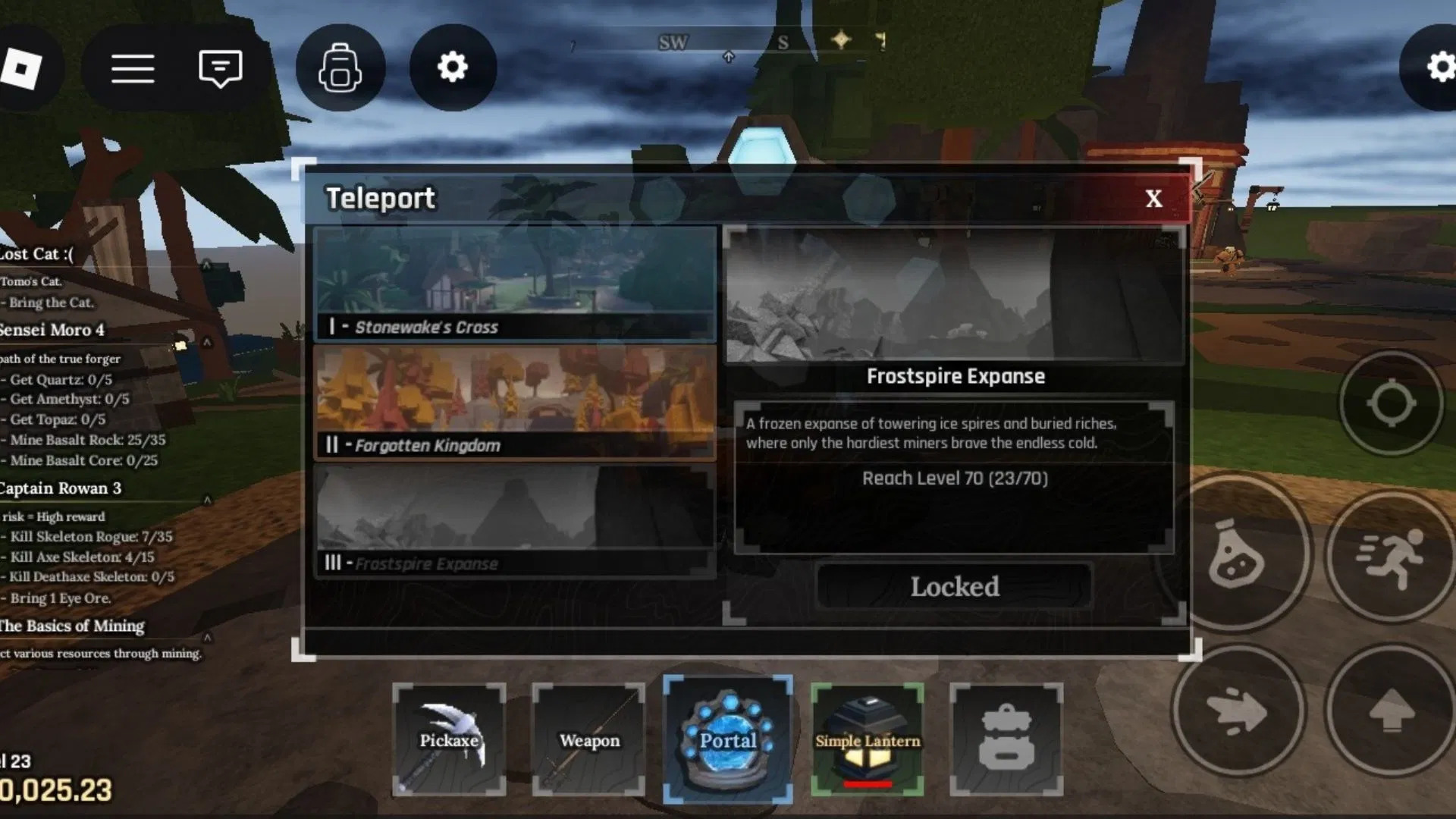Screen dimensions: 1456x819
Task: Open the chat bubble icon
Action: coord(219,67)
